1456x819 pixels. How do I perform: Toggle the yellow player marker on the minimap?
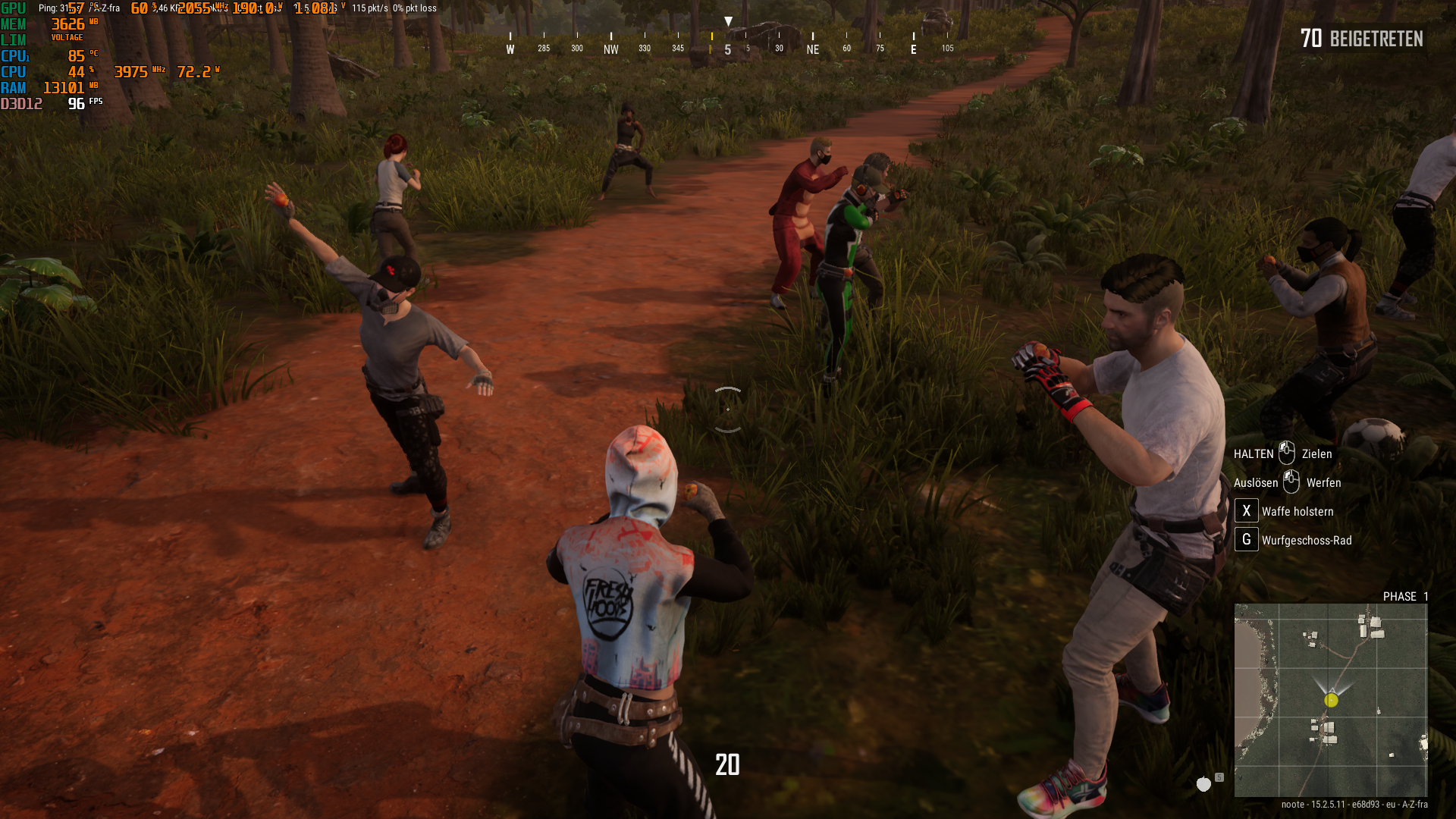pyautogui.click(x=1330, y=701)
